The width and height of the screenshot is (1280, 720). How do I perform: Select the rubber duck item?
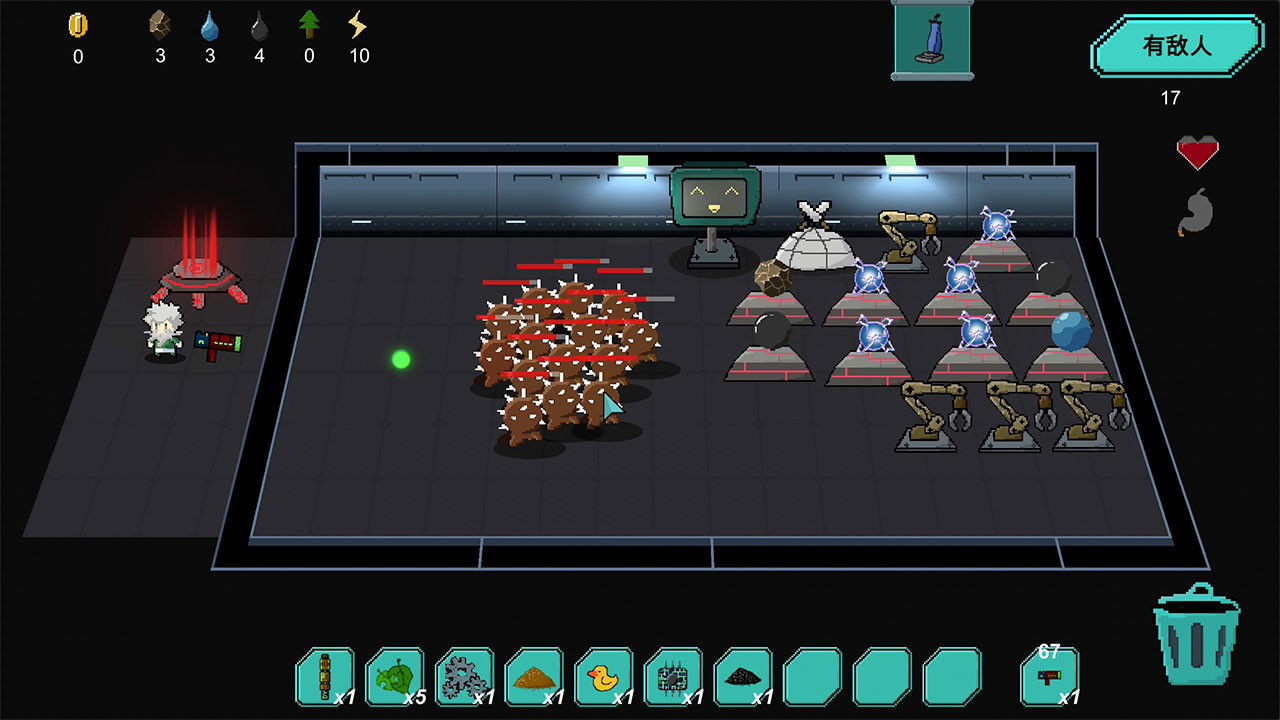[605, 675]
